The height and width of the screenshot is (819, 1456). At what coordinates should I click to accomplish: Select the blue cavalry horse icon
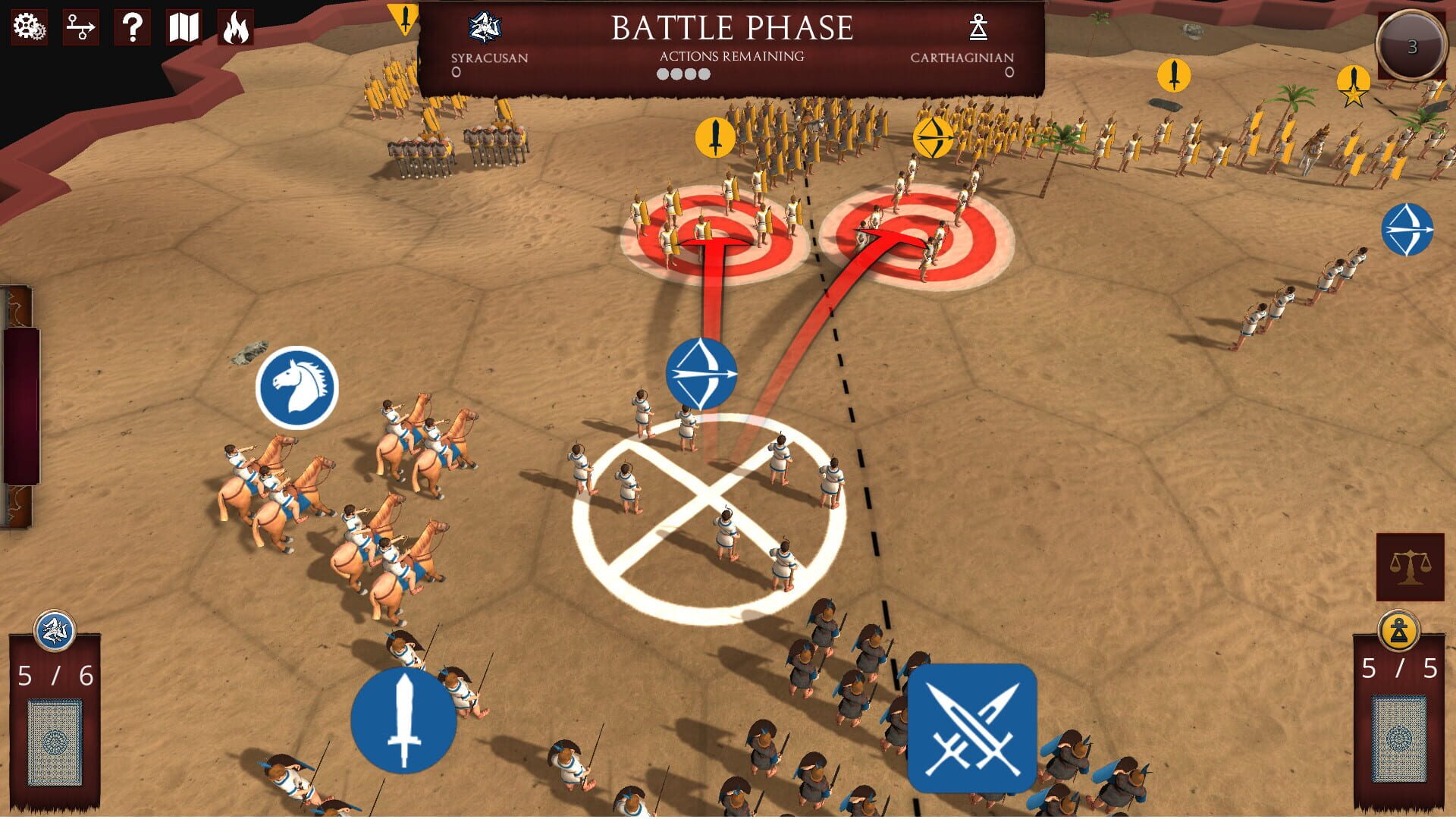(x=299, y=386)
